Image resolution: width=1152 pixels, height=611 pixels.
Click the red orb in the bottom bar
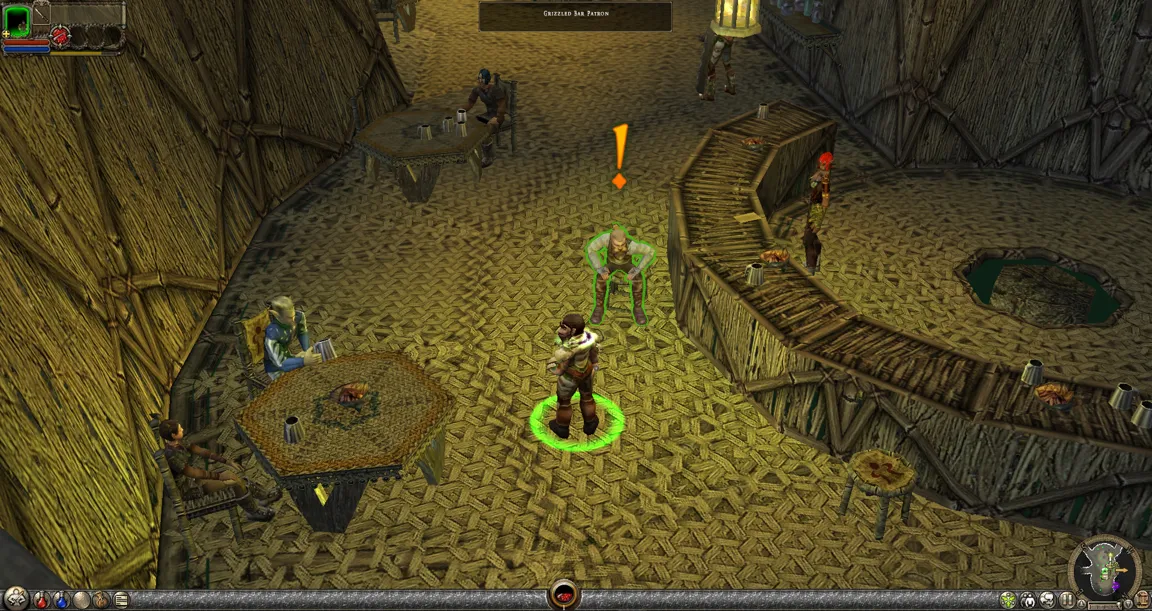click(563, 594)
